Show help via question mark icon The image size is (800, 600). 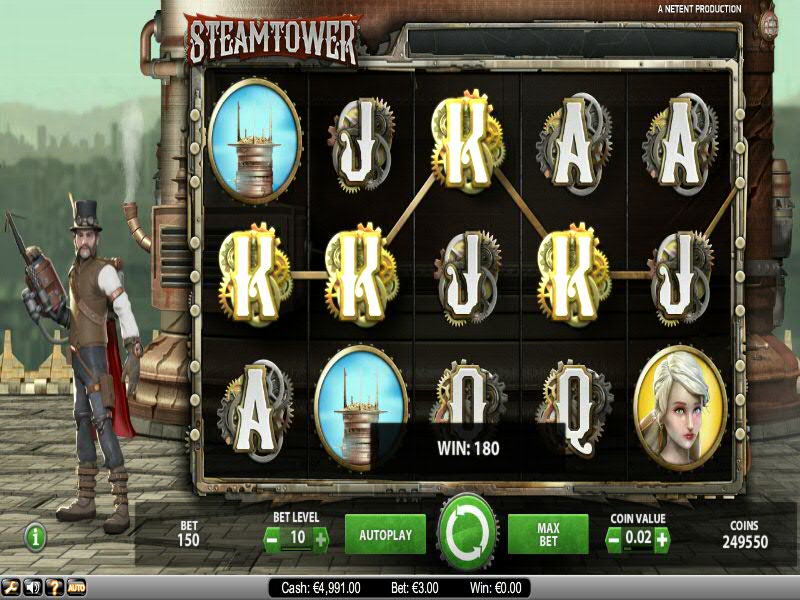[54, 588]
